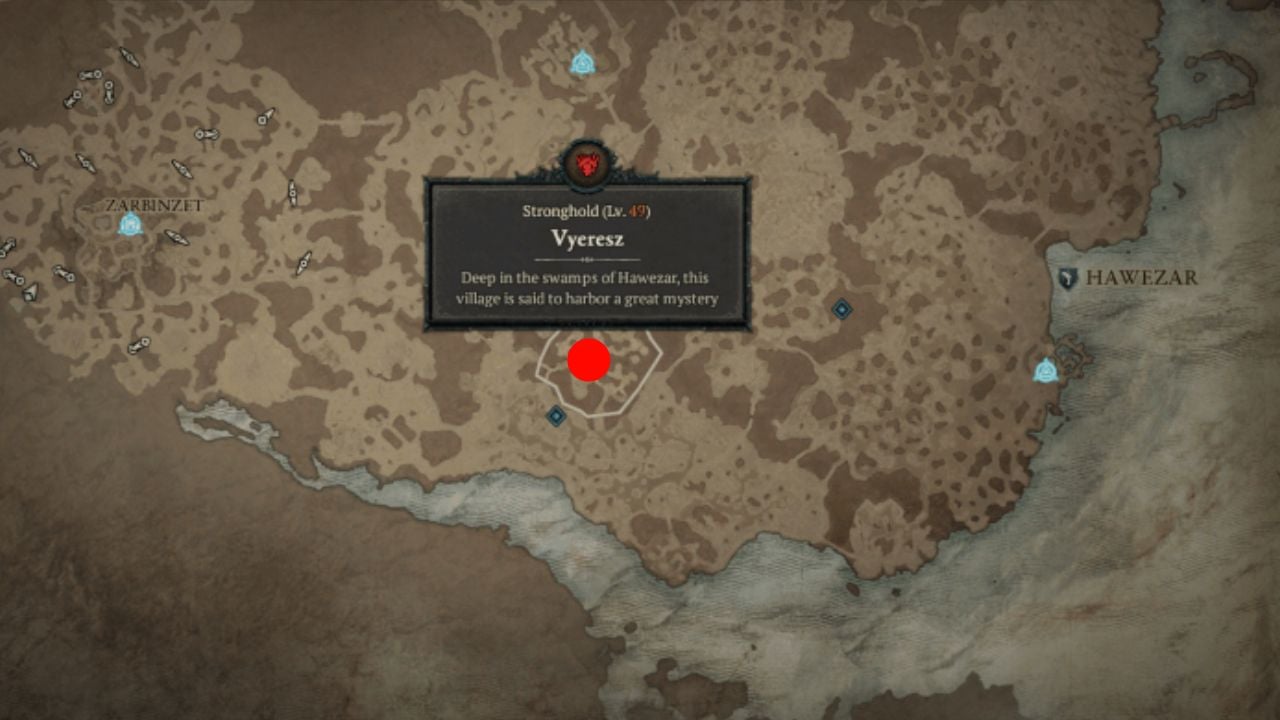This screenshot has width=1280, height=720.
Task: Open the Vyeresz stronghold by clicking its tooltip title
Action: click(x=588, y=239)
